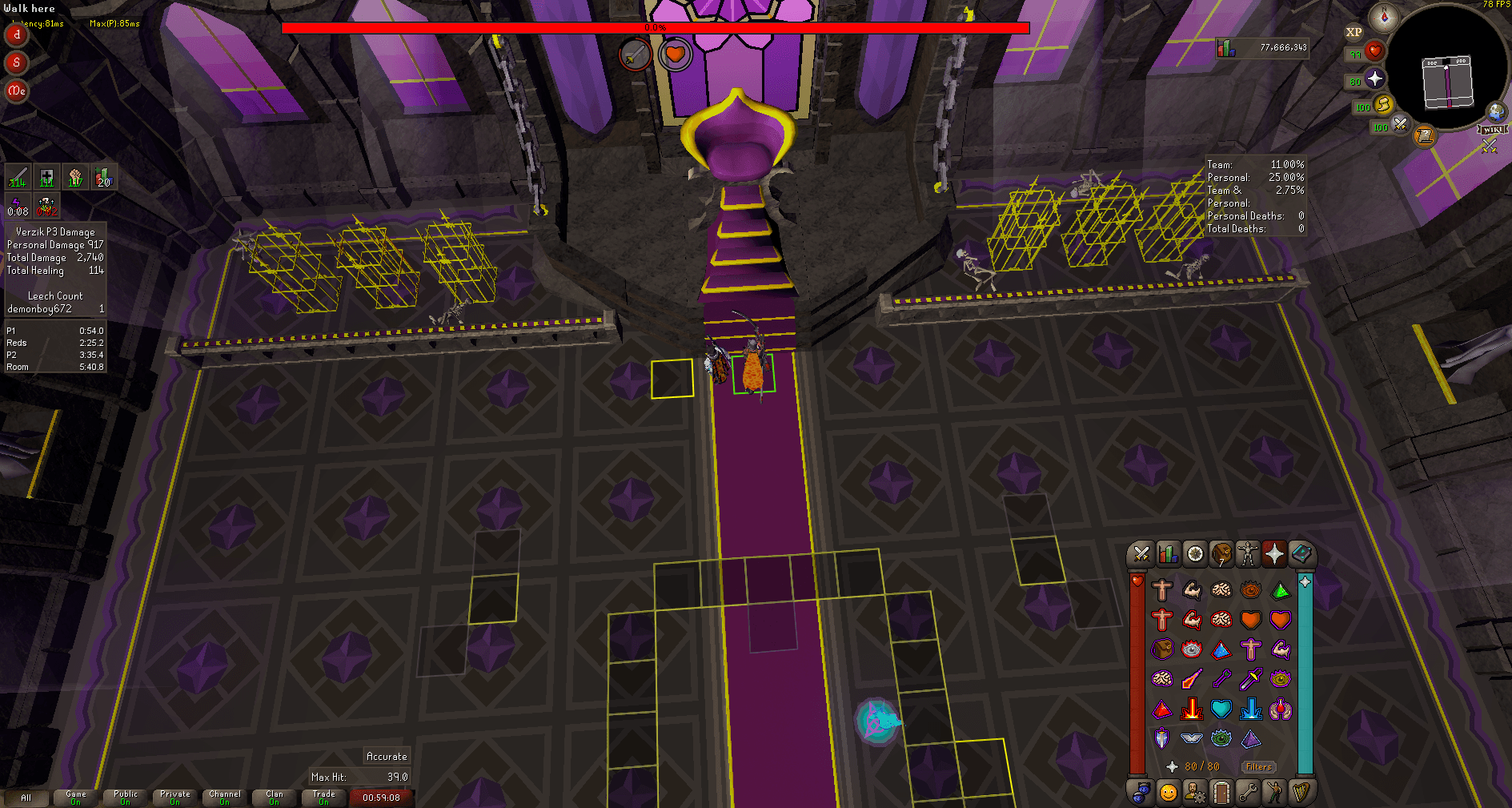
Task: Switch to the Inventory tab
Action: pos(1223,554)
